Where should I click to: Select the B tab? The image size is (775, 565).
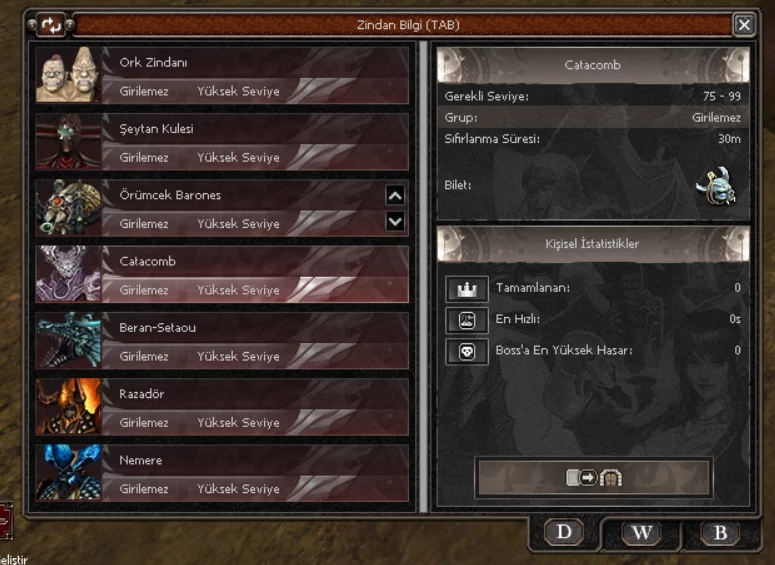point(719,532)
